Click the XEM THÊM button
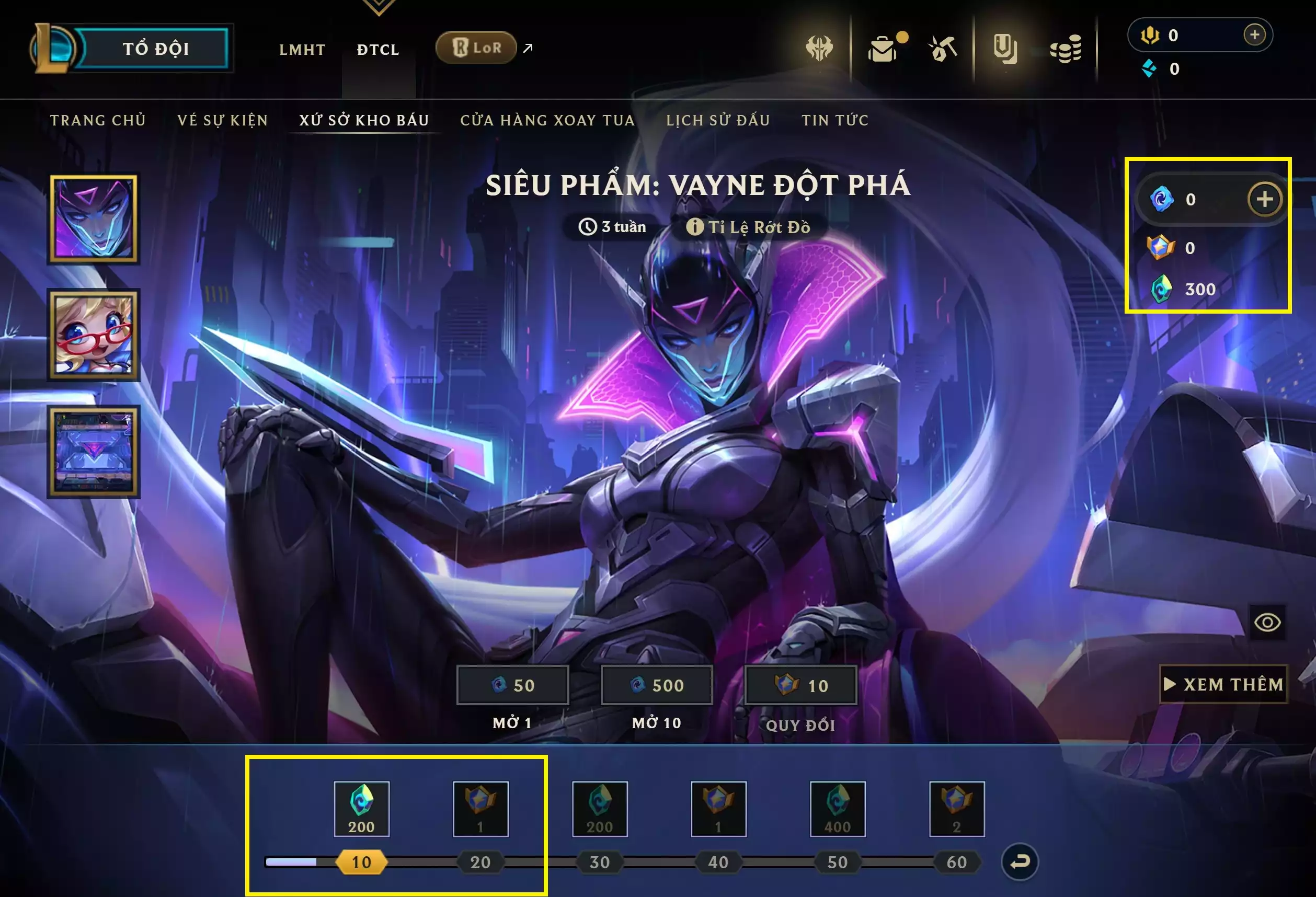Viewport: 1316px width, 897px height. point(1223,684)
